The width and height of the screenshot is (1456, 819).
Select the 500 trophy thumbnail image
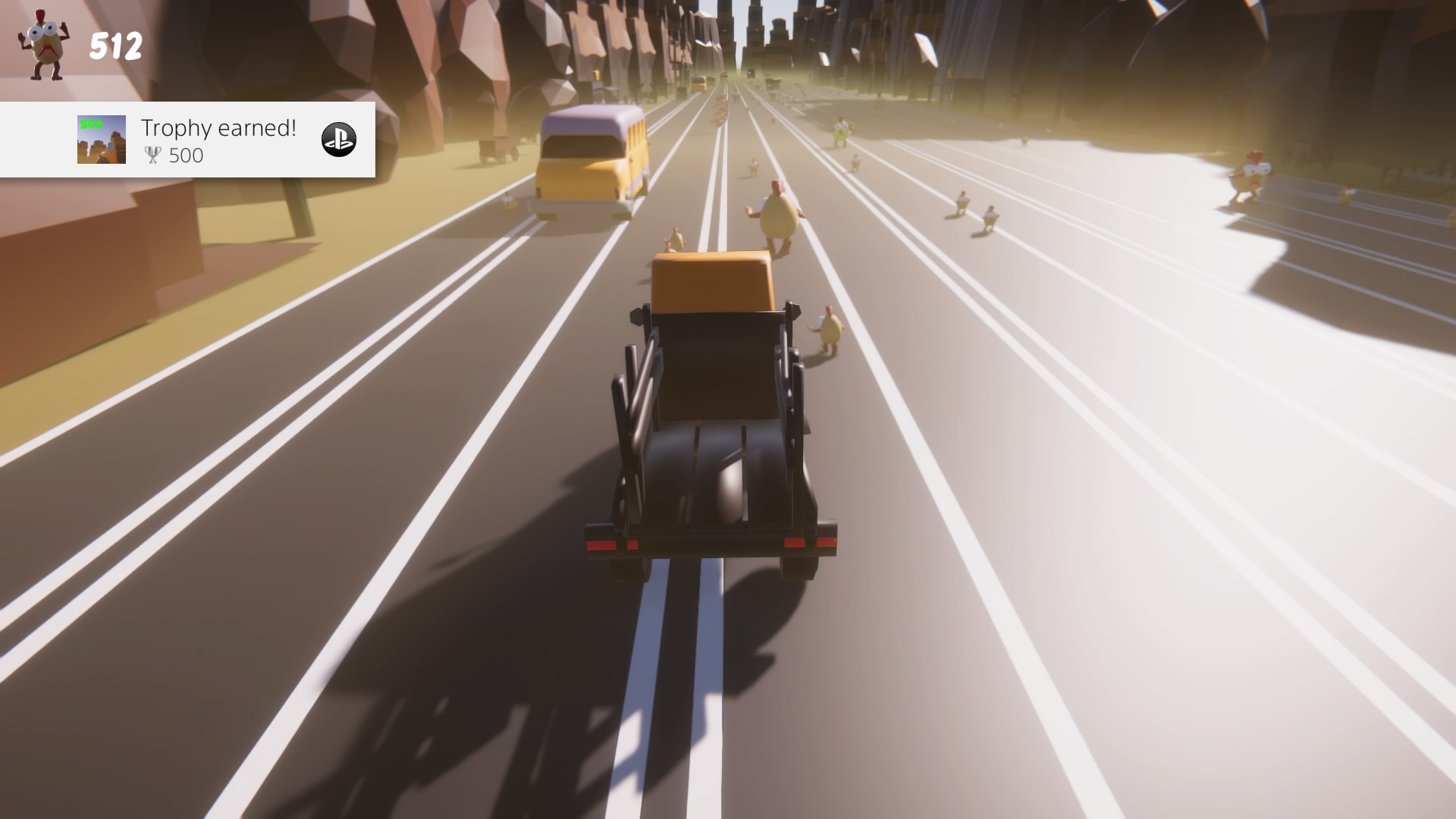coord(102,140)
